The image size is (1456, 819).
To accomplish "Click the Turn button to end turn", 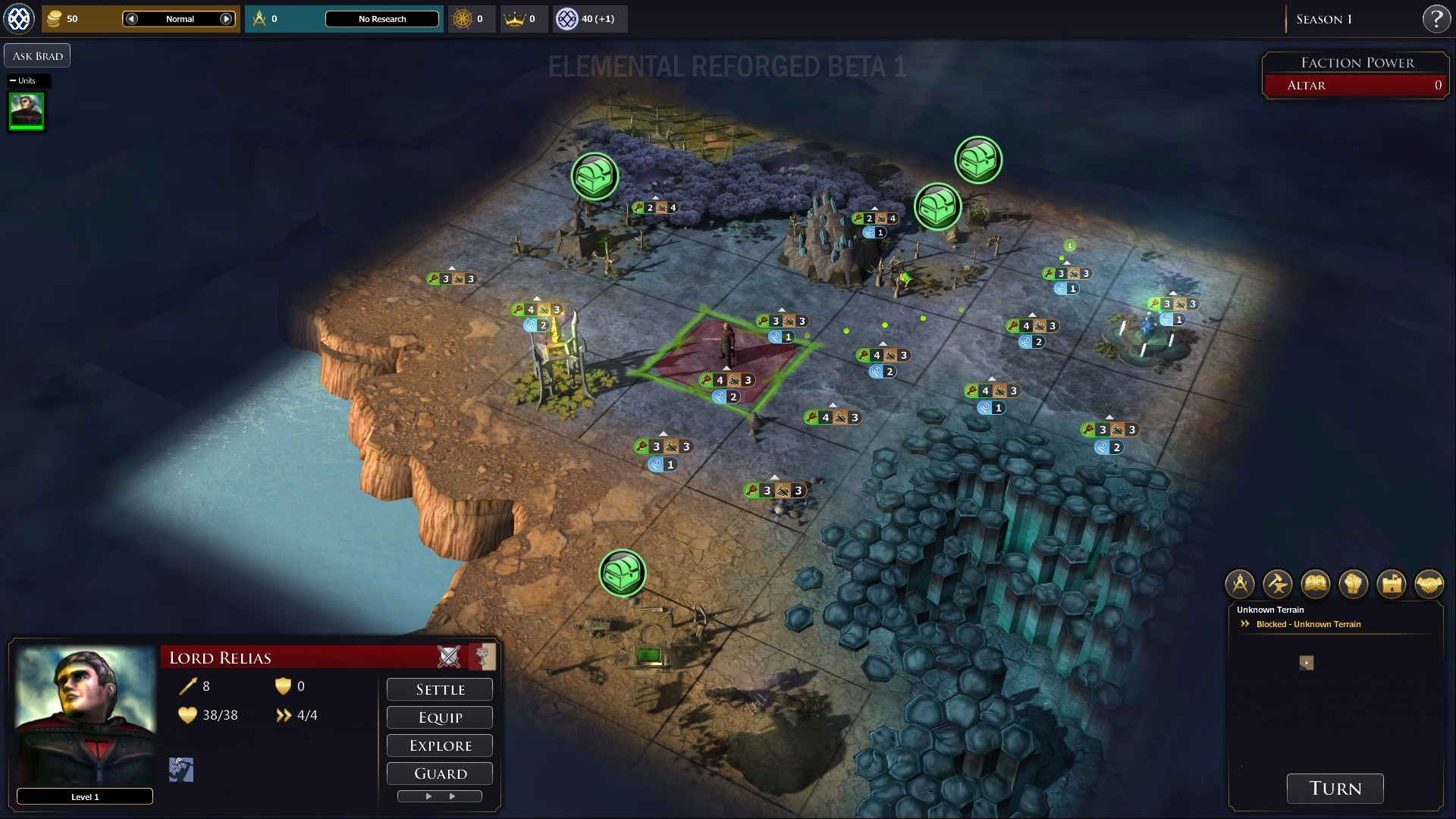I will [x=1335, y=788].
